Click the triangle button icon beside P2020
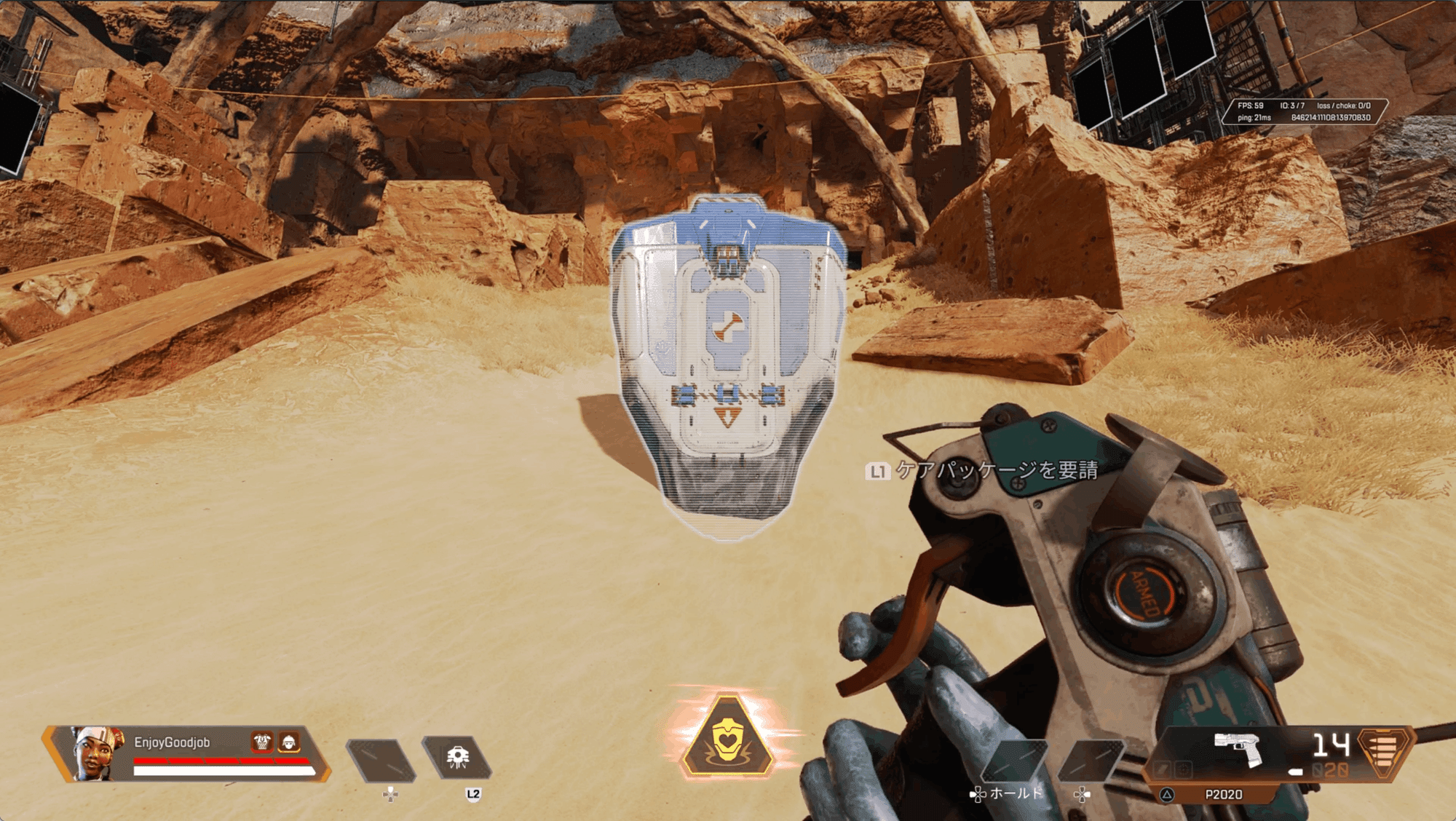The height and width of the screenshot is (821, 1456). point(1166,794)
